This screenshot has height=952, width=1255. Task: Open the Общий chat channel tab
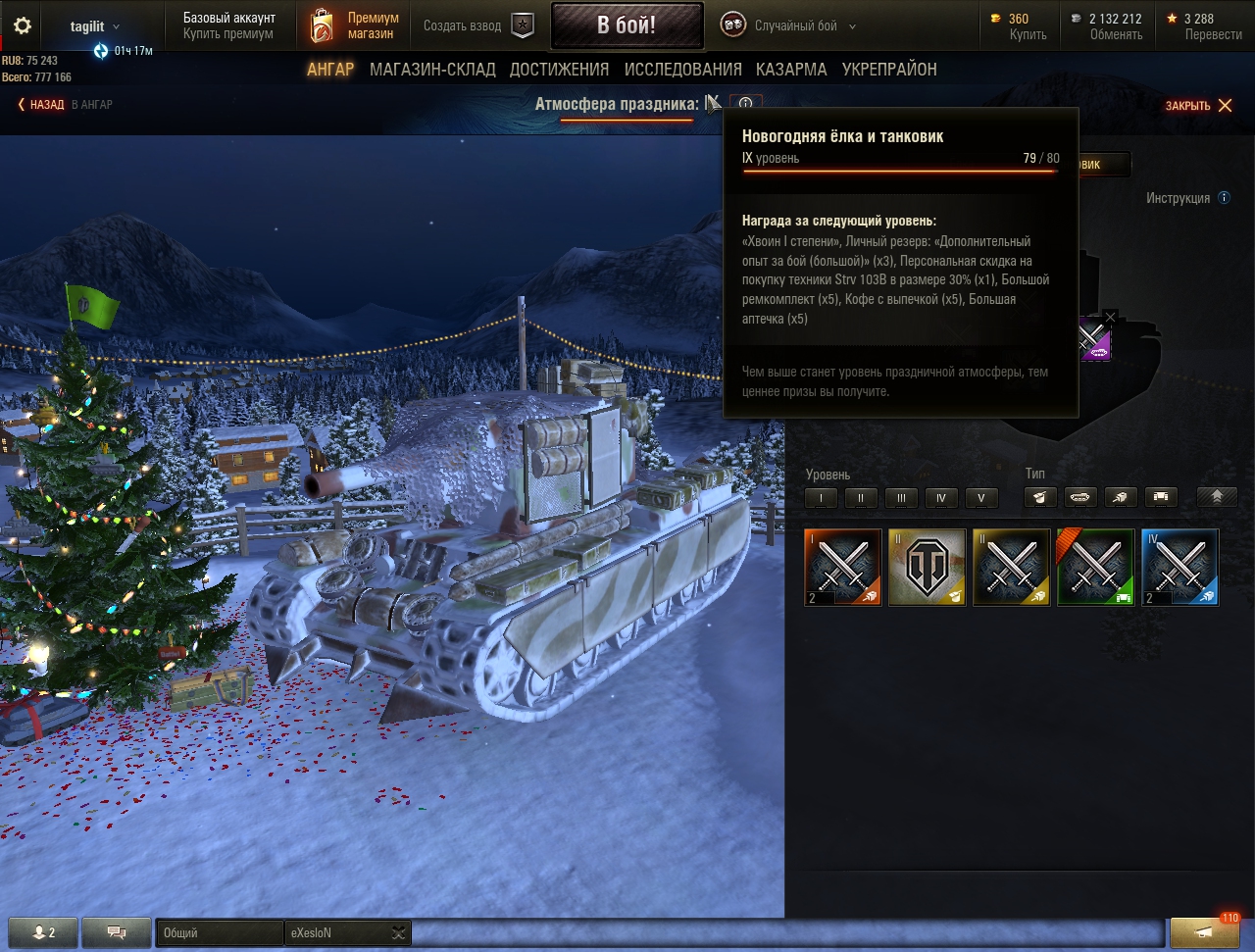219,932
